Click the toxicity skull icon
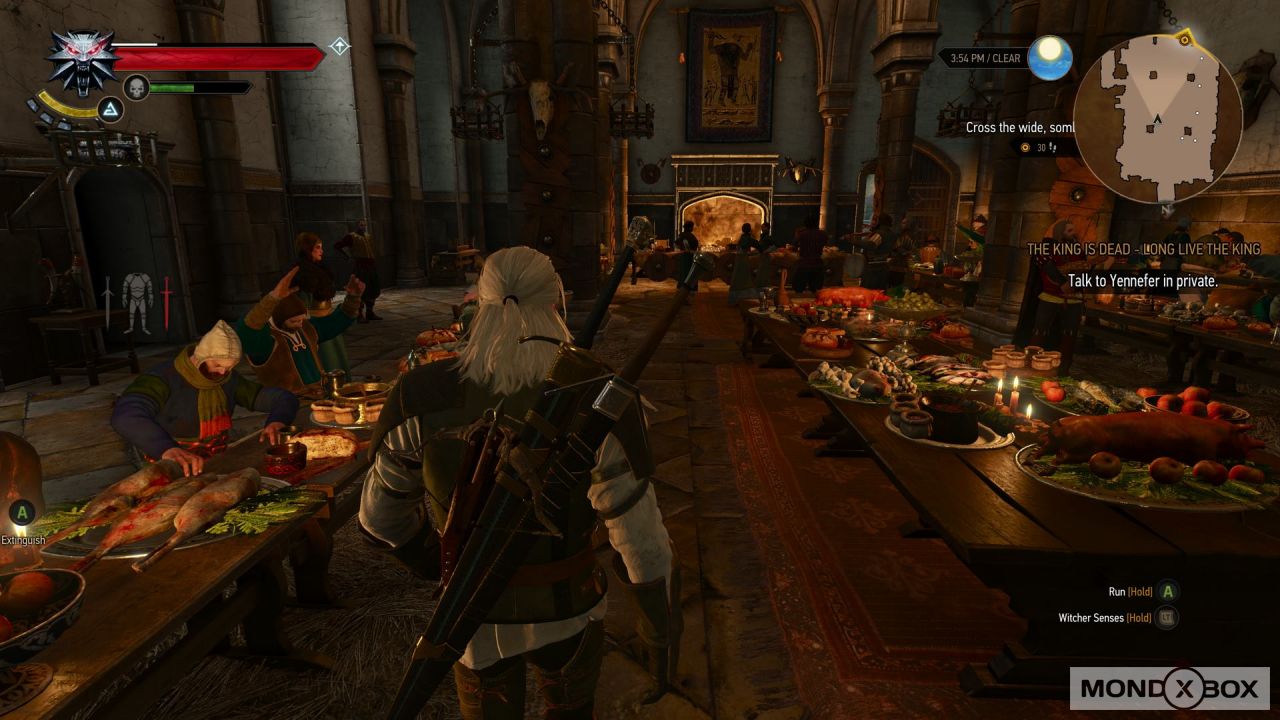 (136, 88)
